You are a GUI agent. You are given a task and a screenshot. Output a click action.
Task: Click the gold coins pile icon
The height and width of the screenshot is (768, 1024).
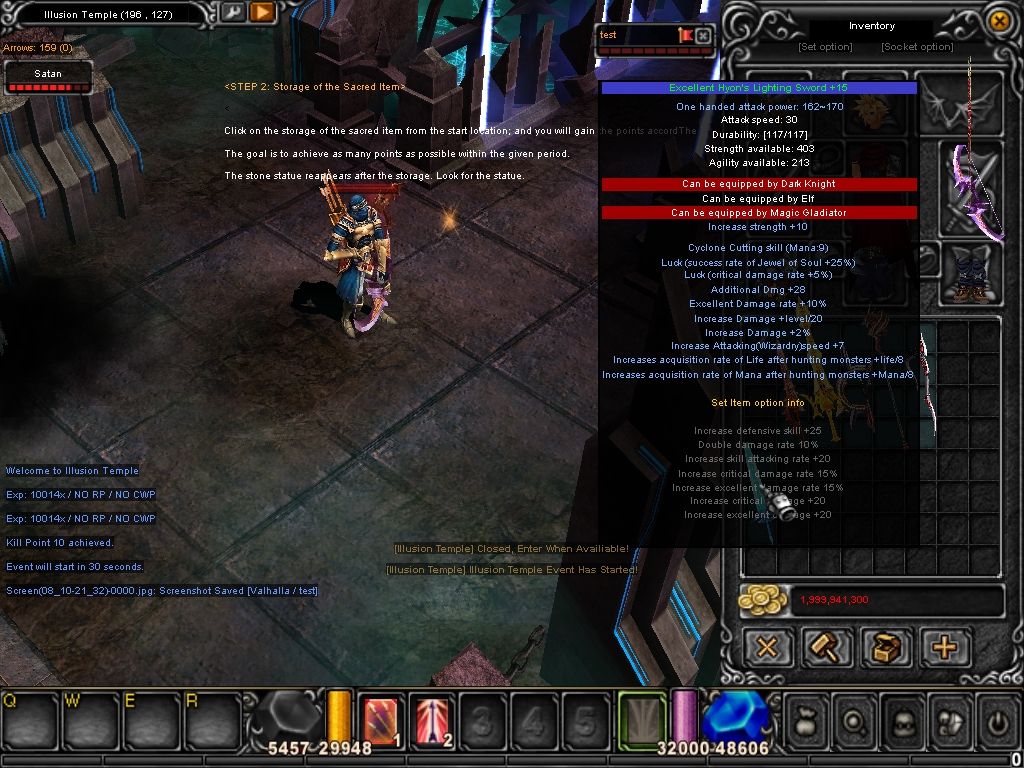tap(763, 600)
